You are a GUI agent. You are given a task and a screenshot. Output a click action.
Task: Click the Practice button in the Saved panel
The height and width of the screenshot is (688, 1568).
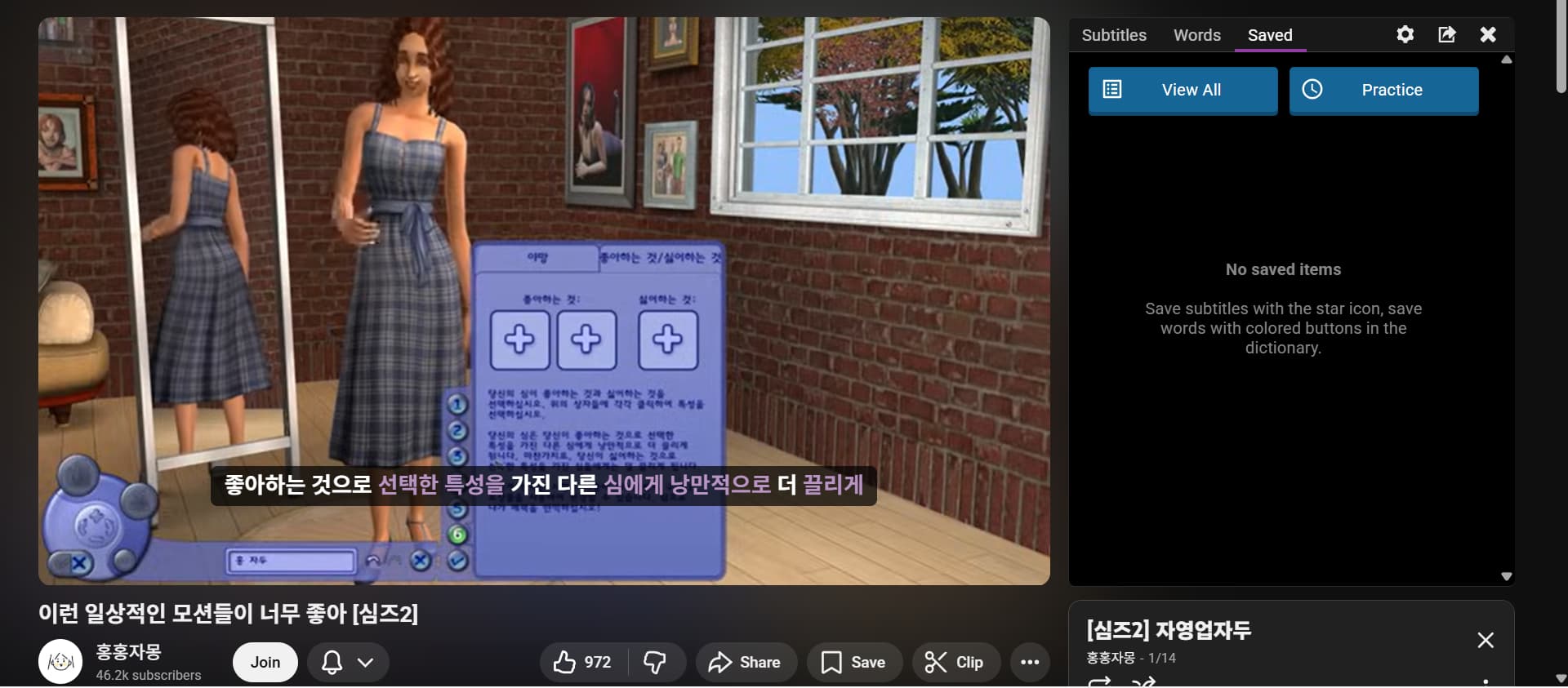pos(1383,90)
